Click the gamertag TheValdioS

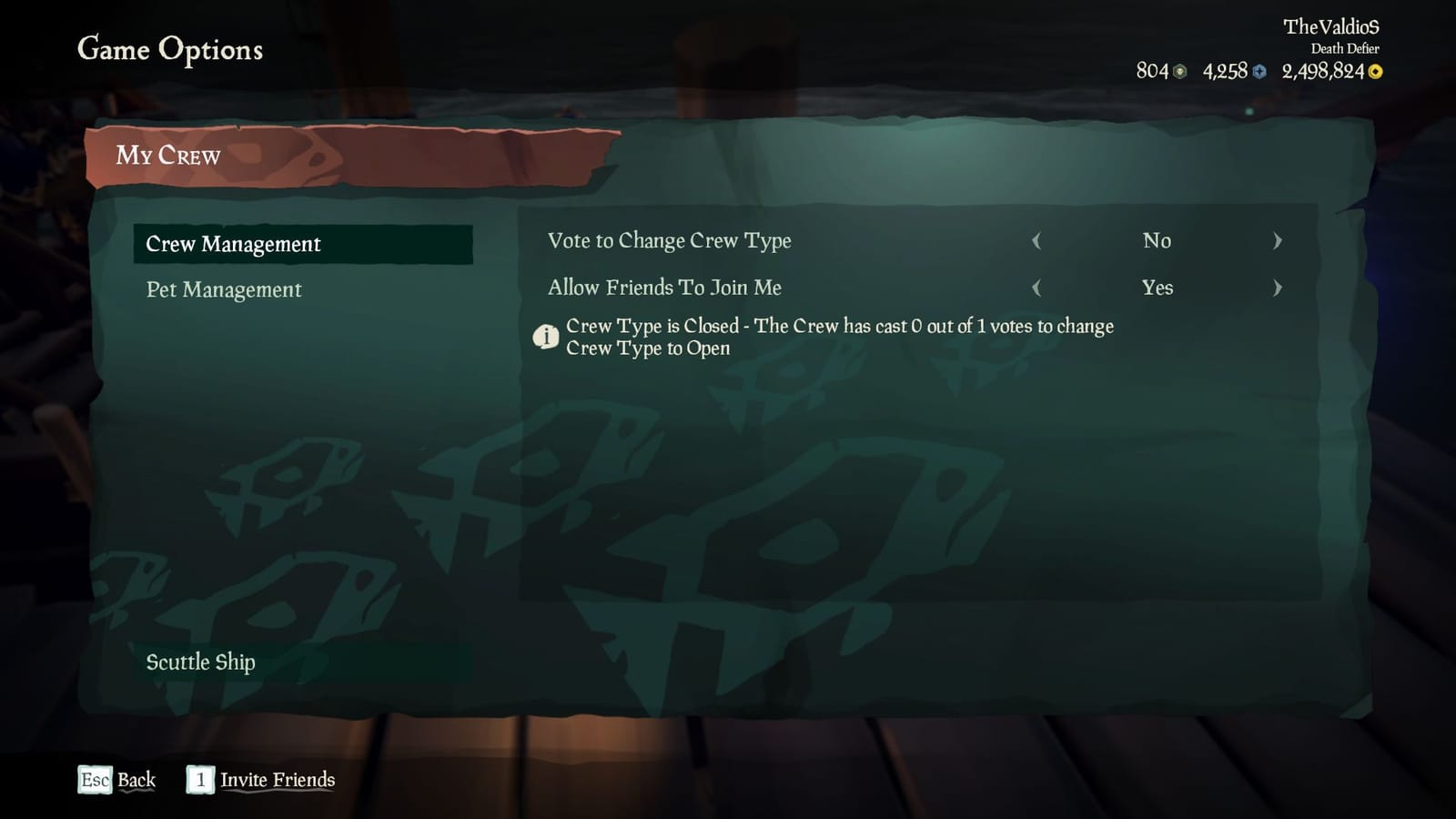pos(1333,26)
